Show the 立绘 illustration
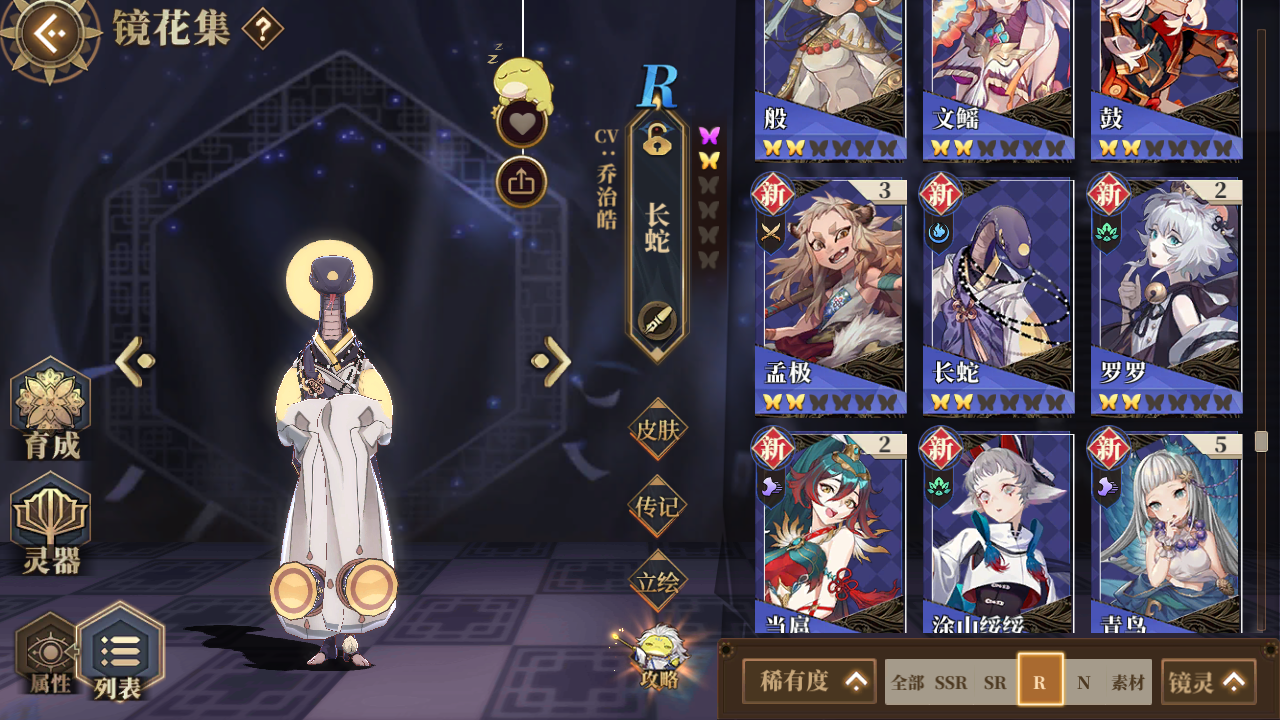 coord(657,581)
